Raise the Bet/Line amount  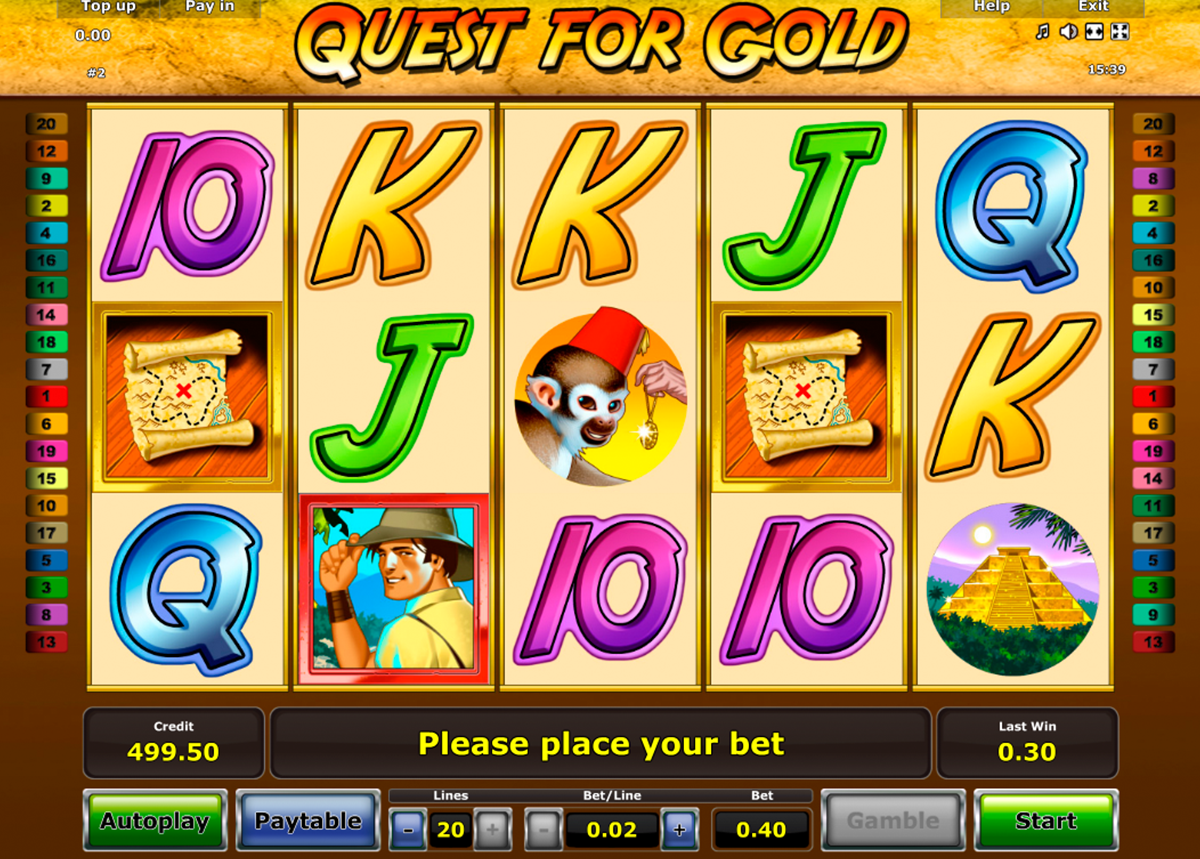pyautogui.click(x=679, y=829)
